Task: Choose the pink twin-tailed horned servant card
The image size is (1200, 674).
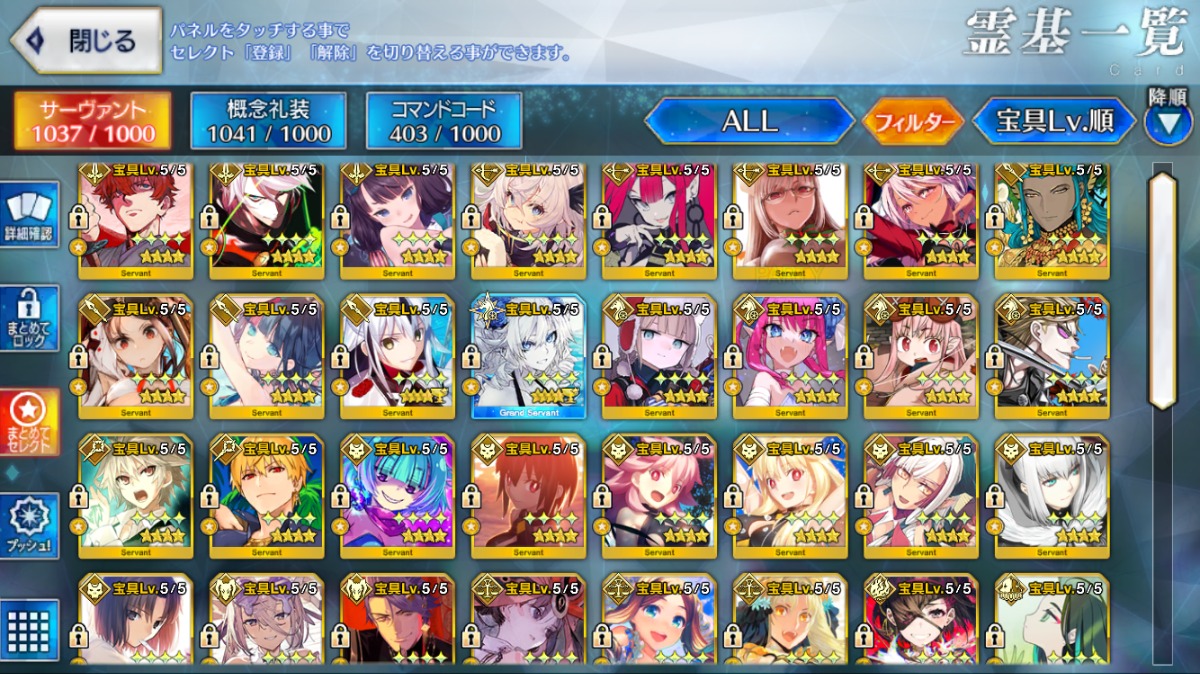Action: point(790,355)
